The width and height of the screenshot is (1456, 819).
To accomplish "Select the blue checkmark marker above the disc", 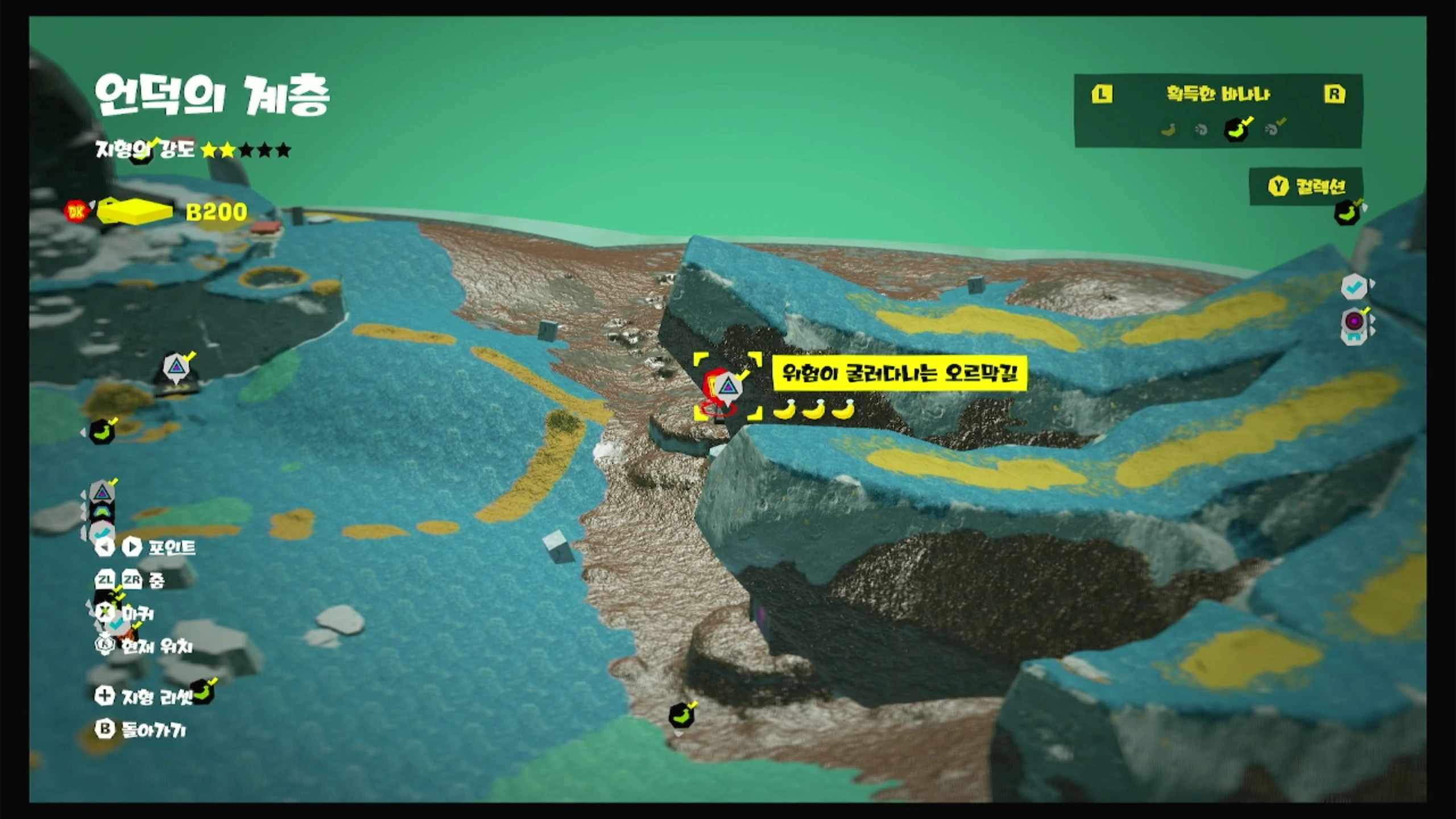I will point(1354,287).
